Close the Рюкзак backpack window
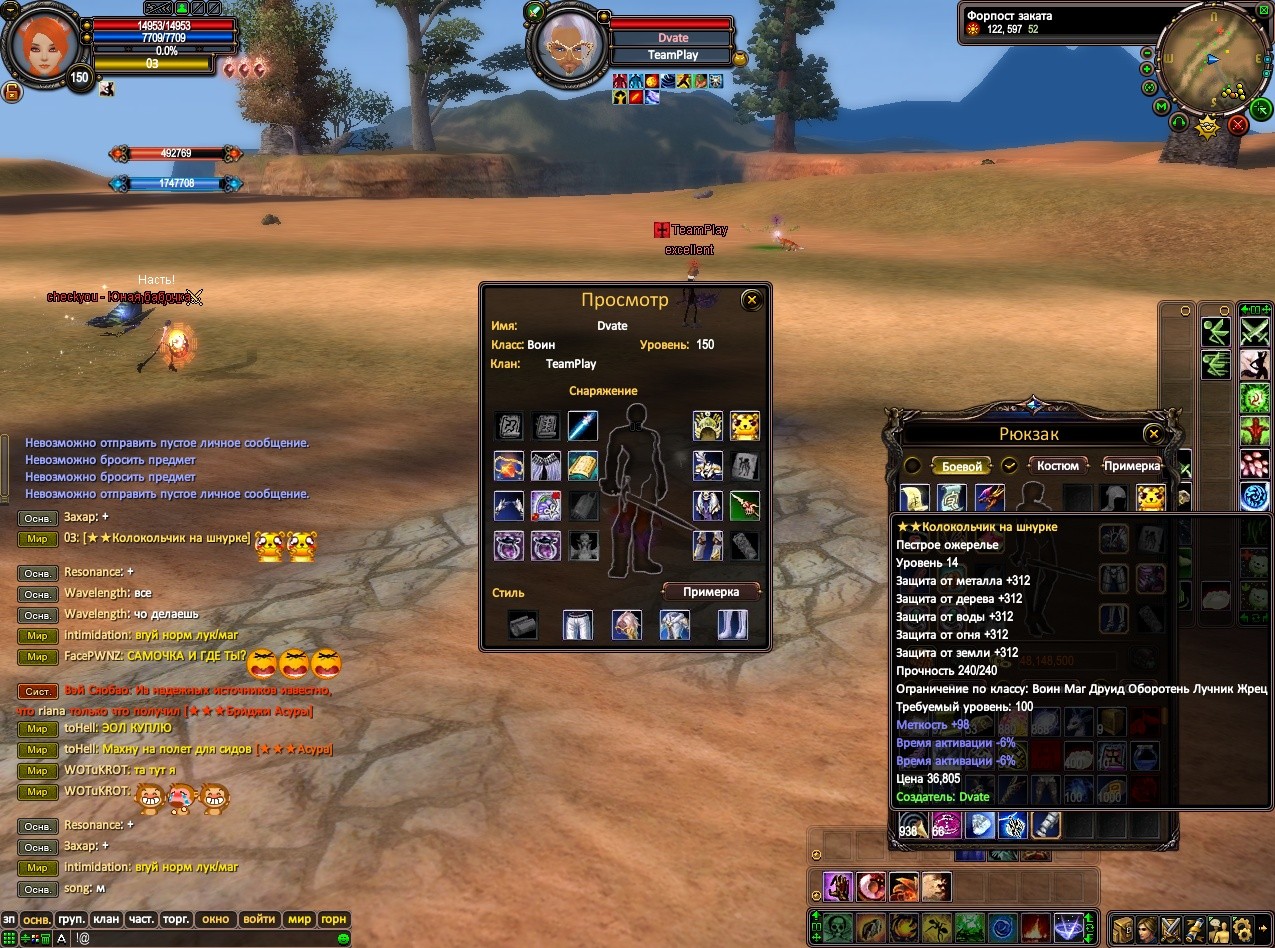Image resolution: width=1275 pixels, height=948 pixels. point(1153,434)
